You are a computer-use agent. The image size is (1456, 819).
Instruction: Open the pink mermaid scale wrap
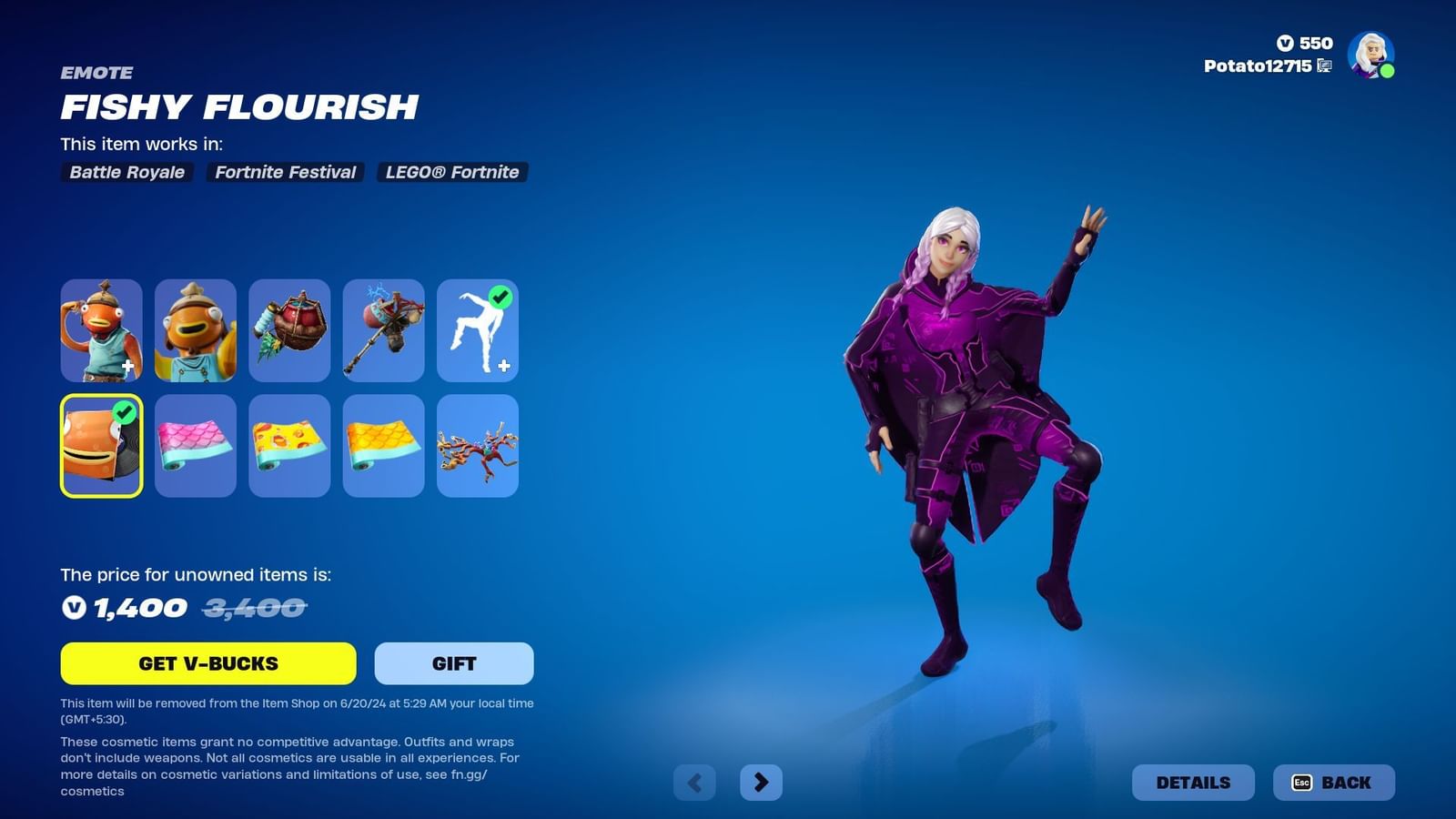tap(196, 446)
